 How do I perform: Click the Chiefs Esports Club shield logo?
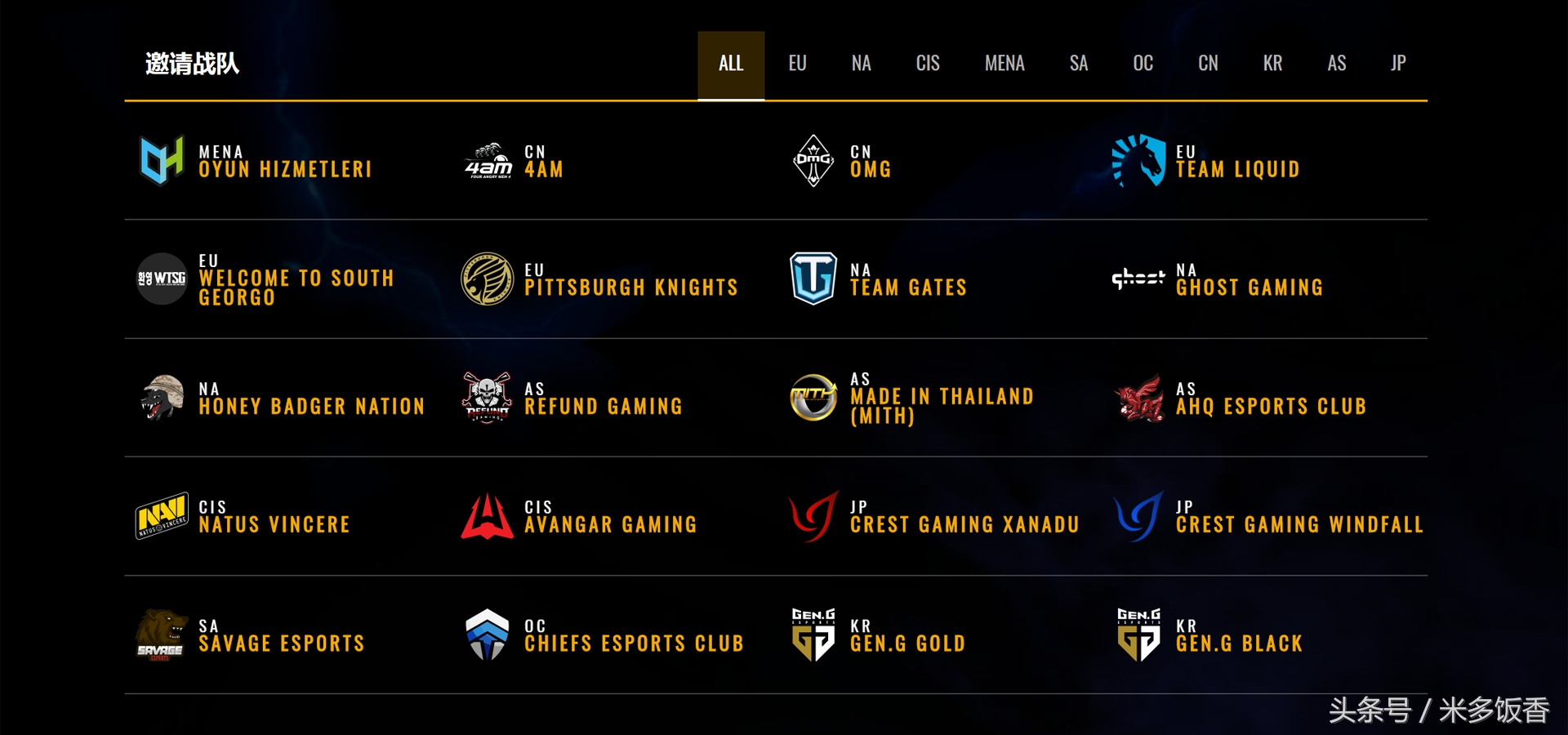point(487,635)
